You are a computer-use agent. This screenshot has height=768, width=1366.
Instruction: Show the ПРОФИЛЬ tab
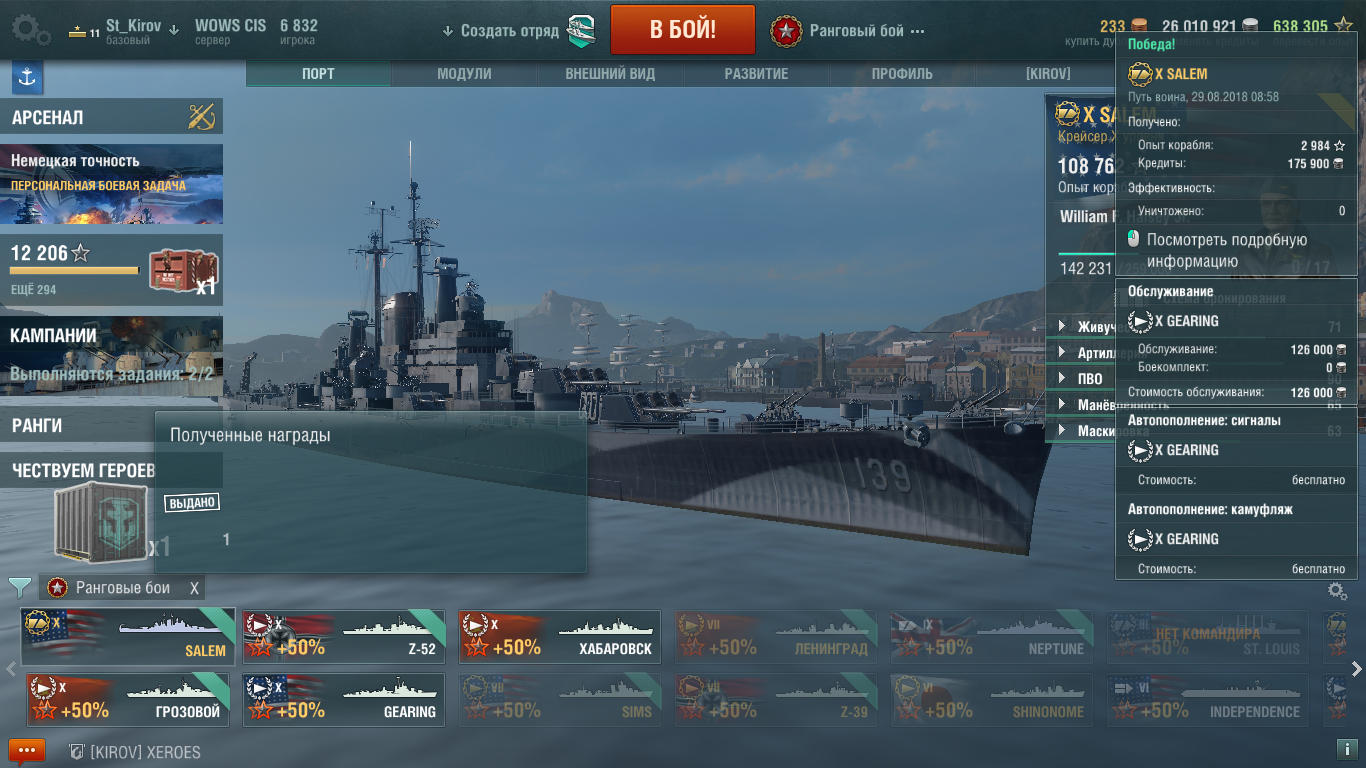902,74
